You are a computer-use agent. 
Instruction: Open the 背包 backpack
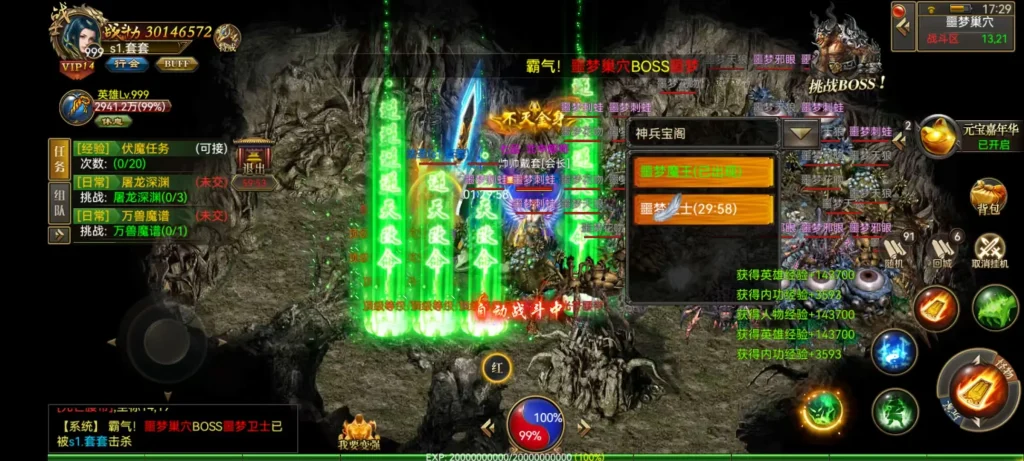tap(988, 198)
